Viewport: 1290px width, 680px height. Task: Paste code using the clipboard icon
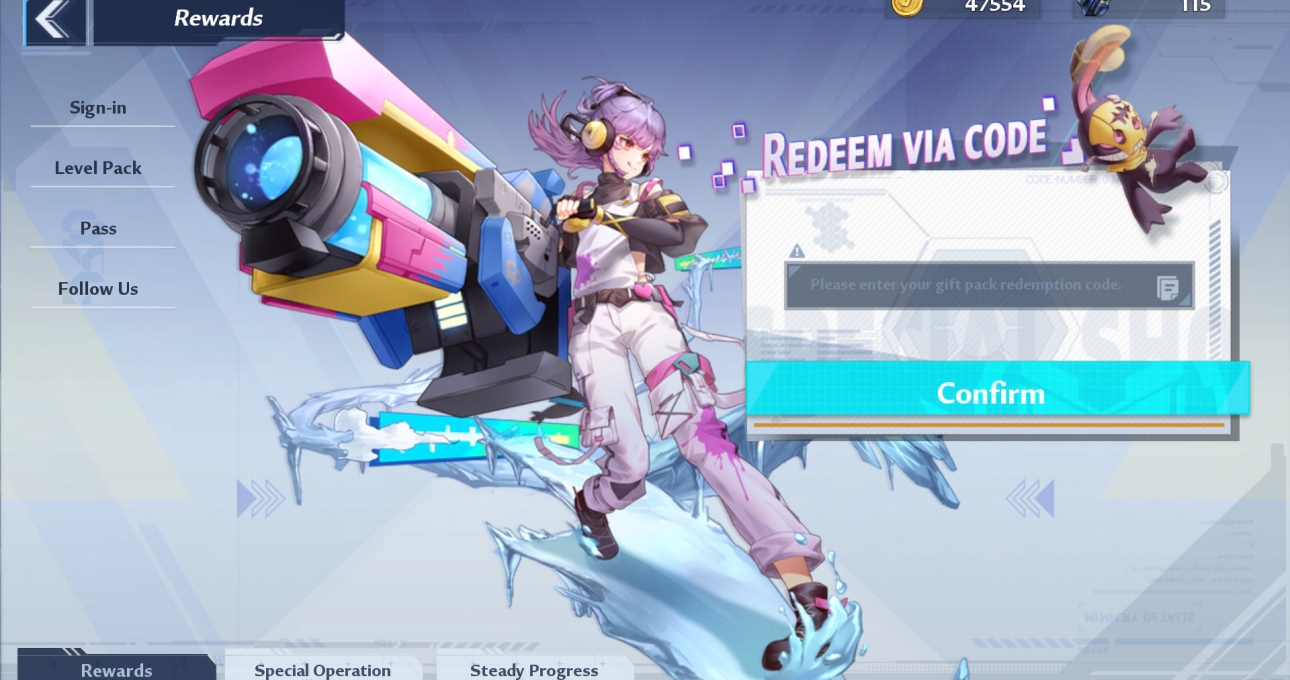click(1167, 288)
